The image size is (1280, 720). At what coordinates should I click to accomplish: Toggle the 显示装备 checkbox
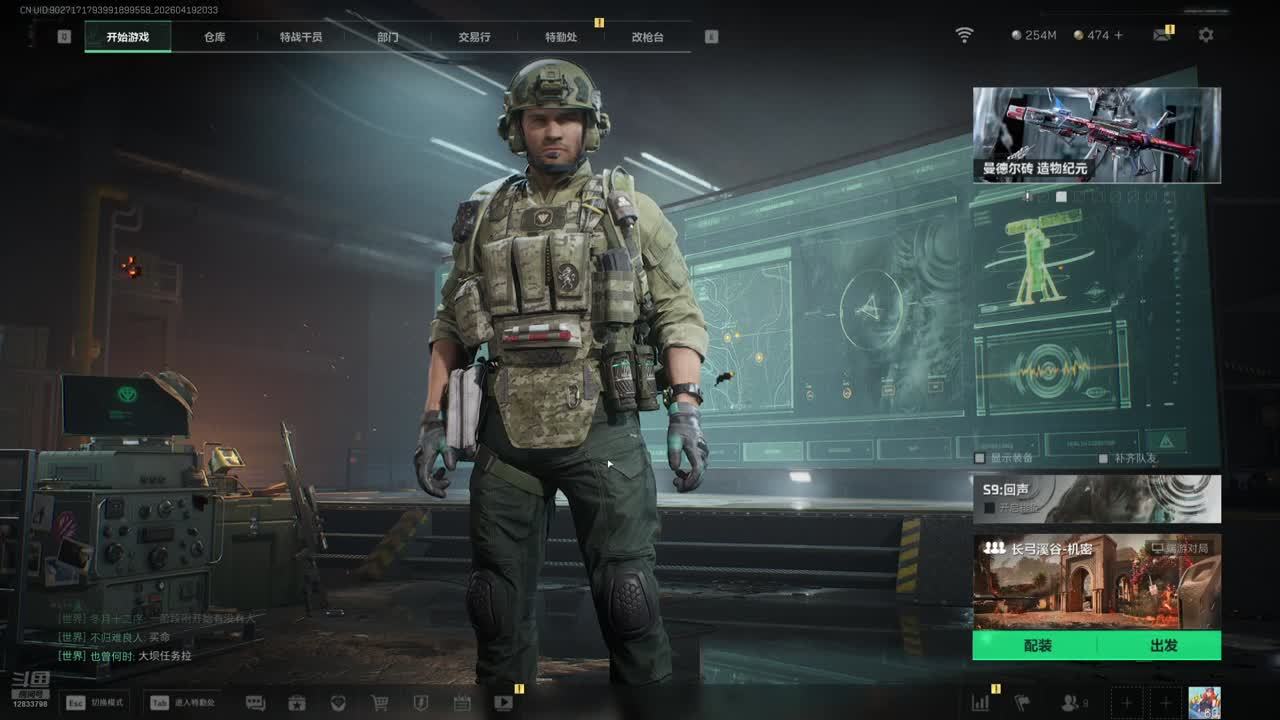coord(980,458)
